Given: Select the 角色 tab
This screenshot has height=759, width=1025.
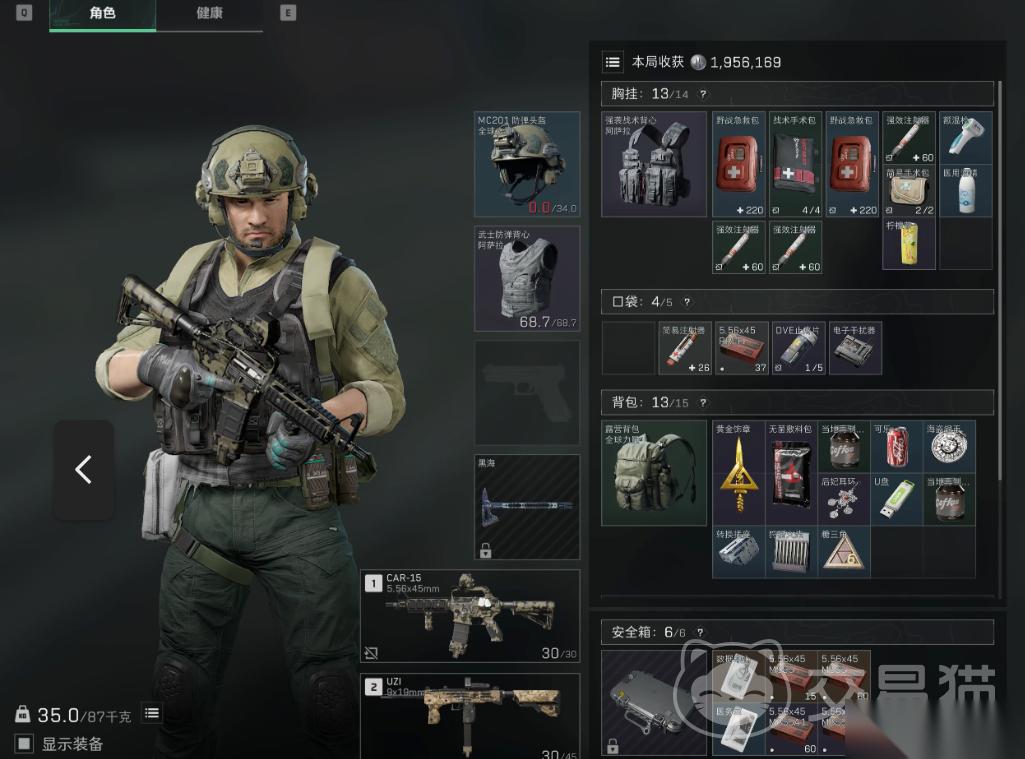Looking at the screenshot, I should pyautogui.click(x=102, y=14).
